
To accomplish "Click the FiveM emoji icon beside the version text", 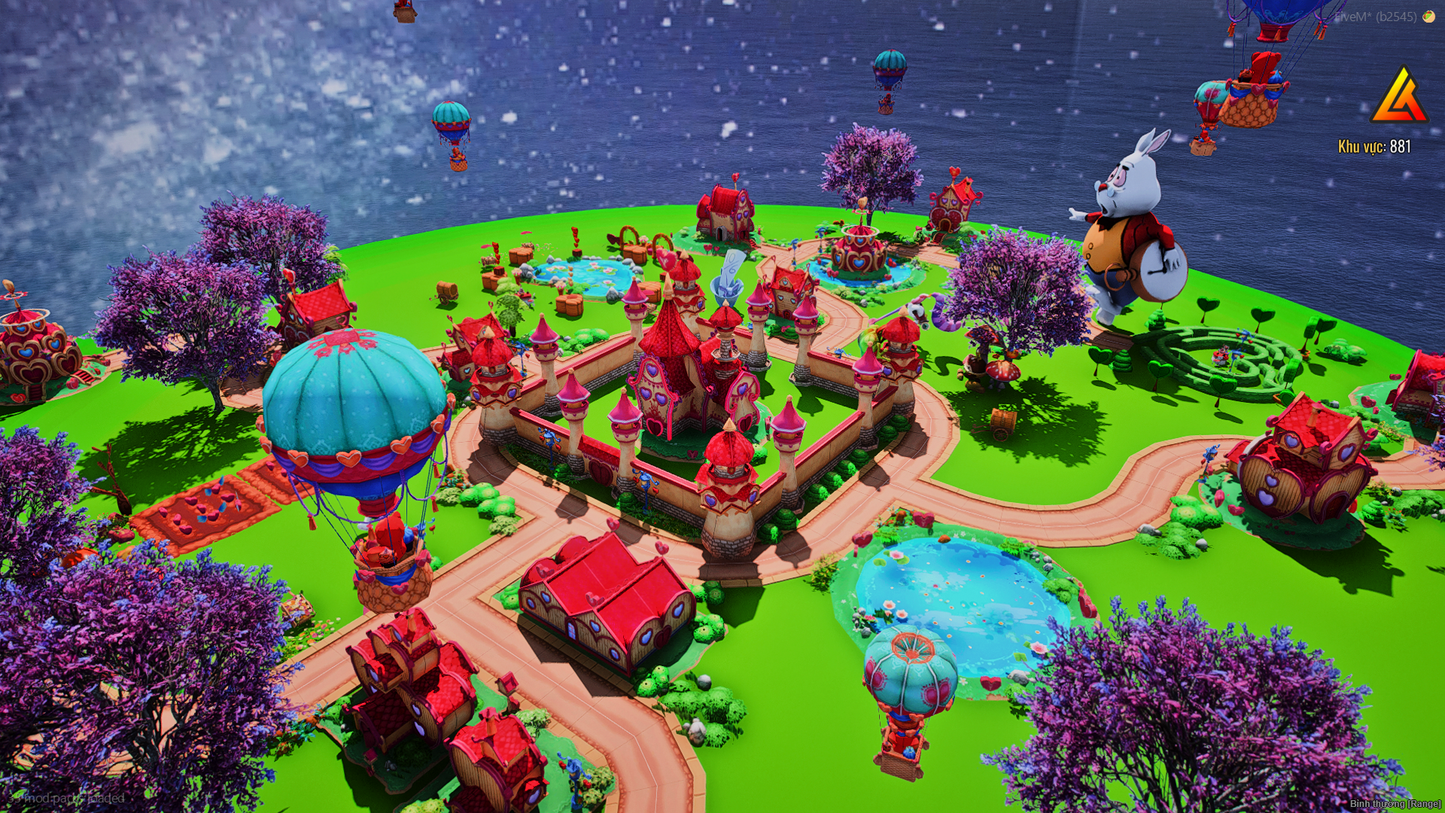I will click(1427, 15).
